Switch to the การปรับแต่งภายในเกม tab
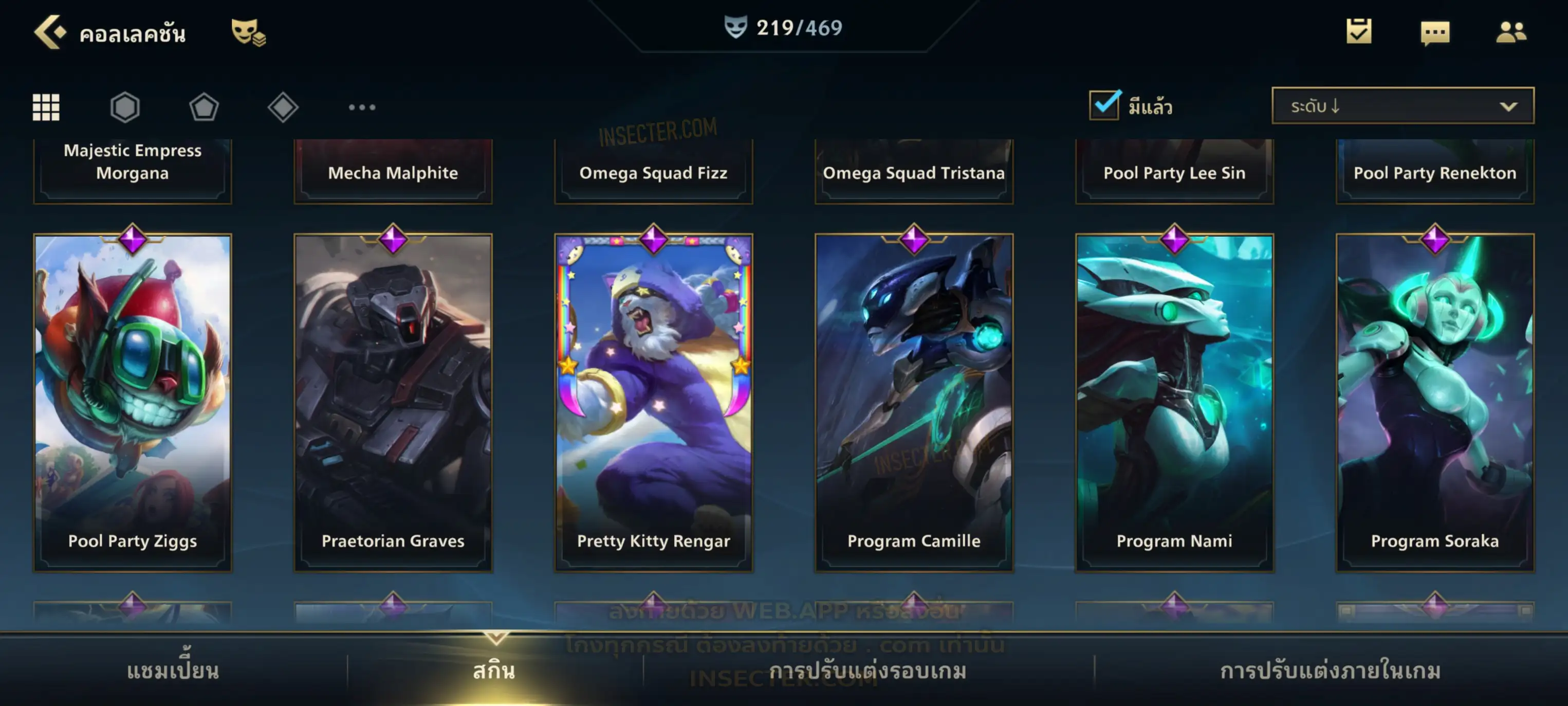This screenshot has height=706, width=1568. [x=1330, y=671]
